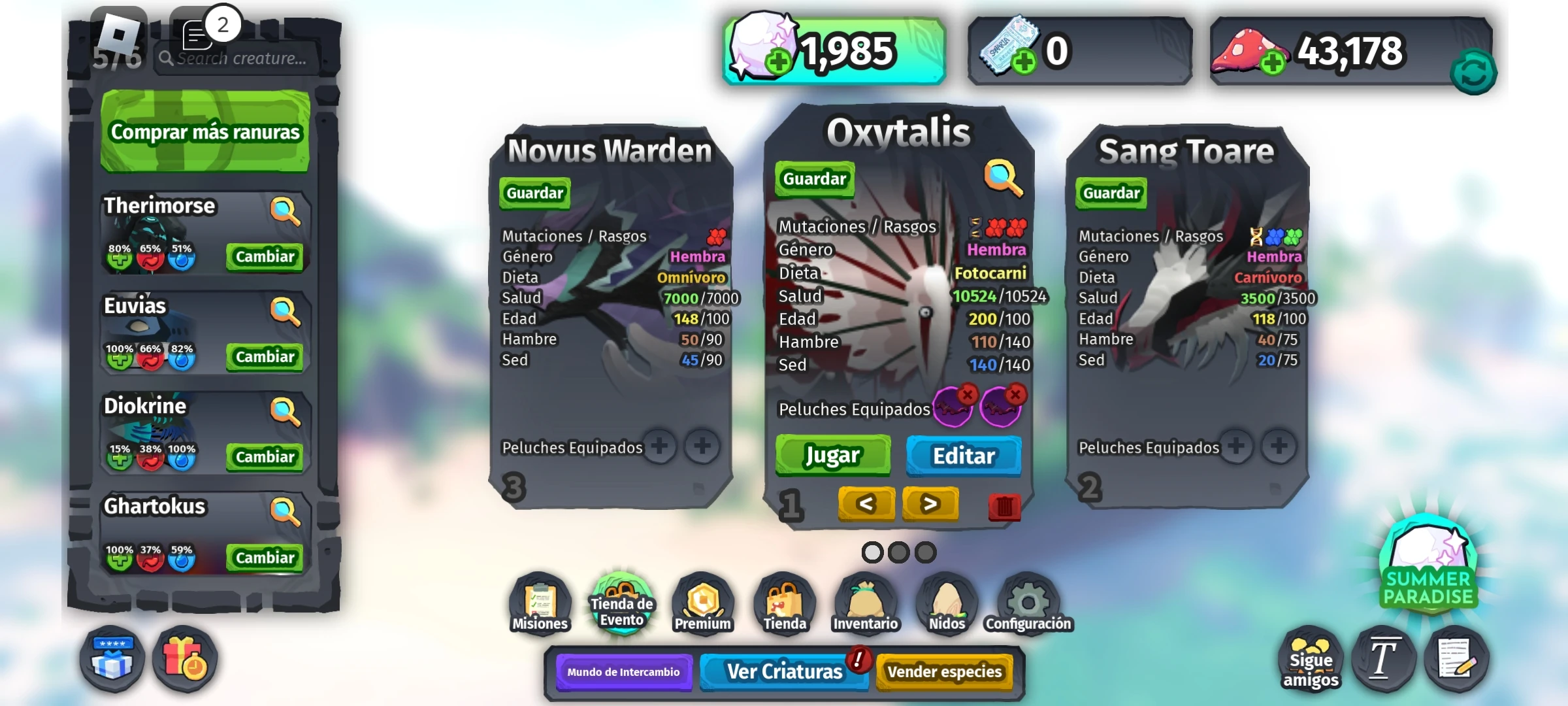Image resolution: width=1568 pixels, height=706 pixels.
Task: Select the second page dot under Oxytalis
Action: point(898,552)
